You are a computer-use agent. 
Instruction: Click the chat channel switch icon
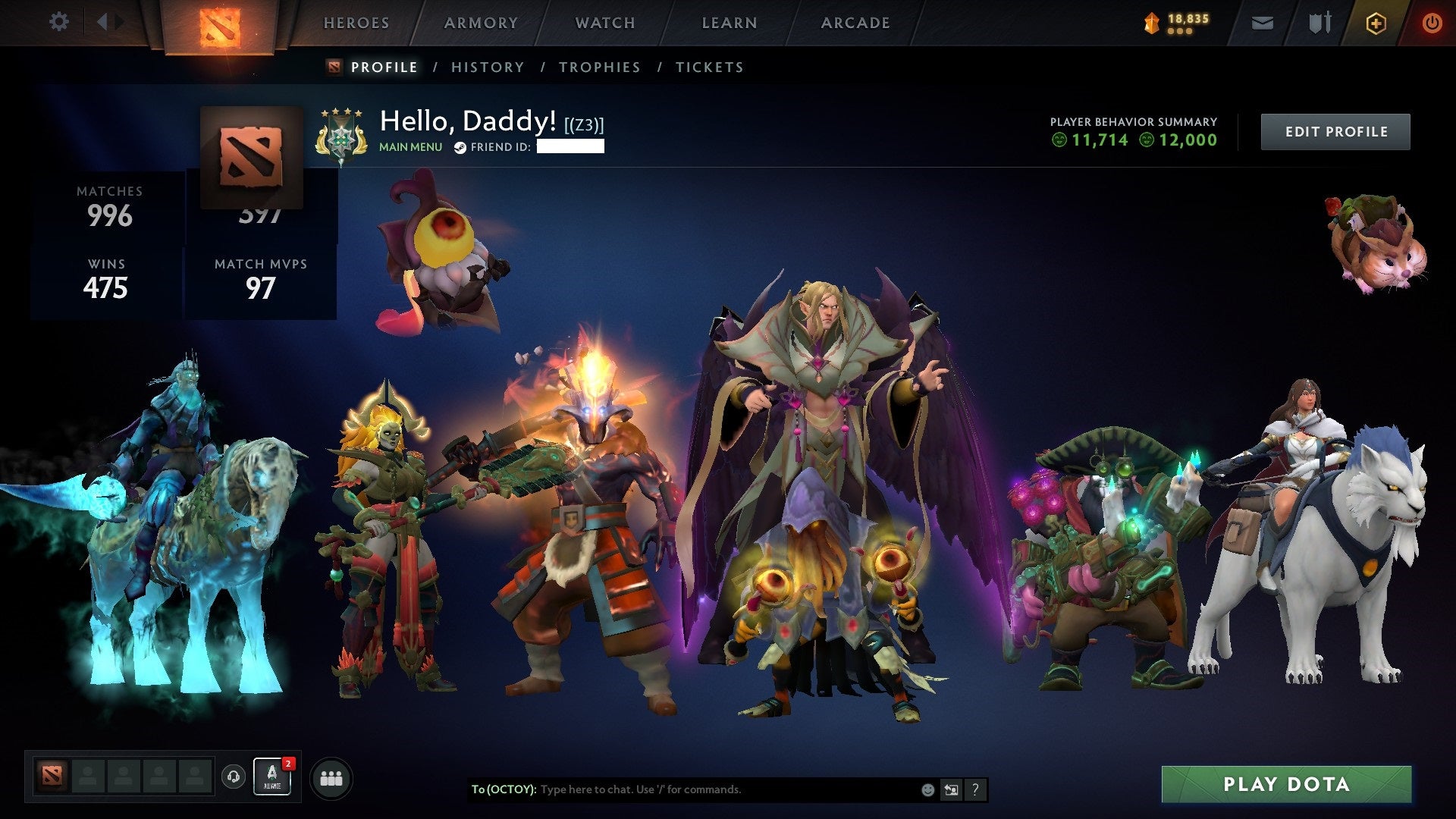950,789
